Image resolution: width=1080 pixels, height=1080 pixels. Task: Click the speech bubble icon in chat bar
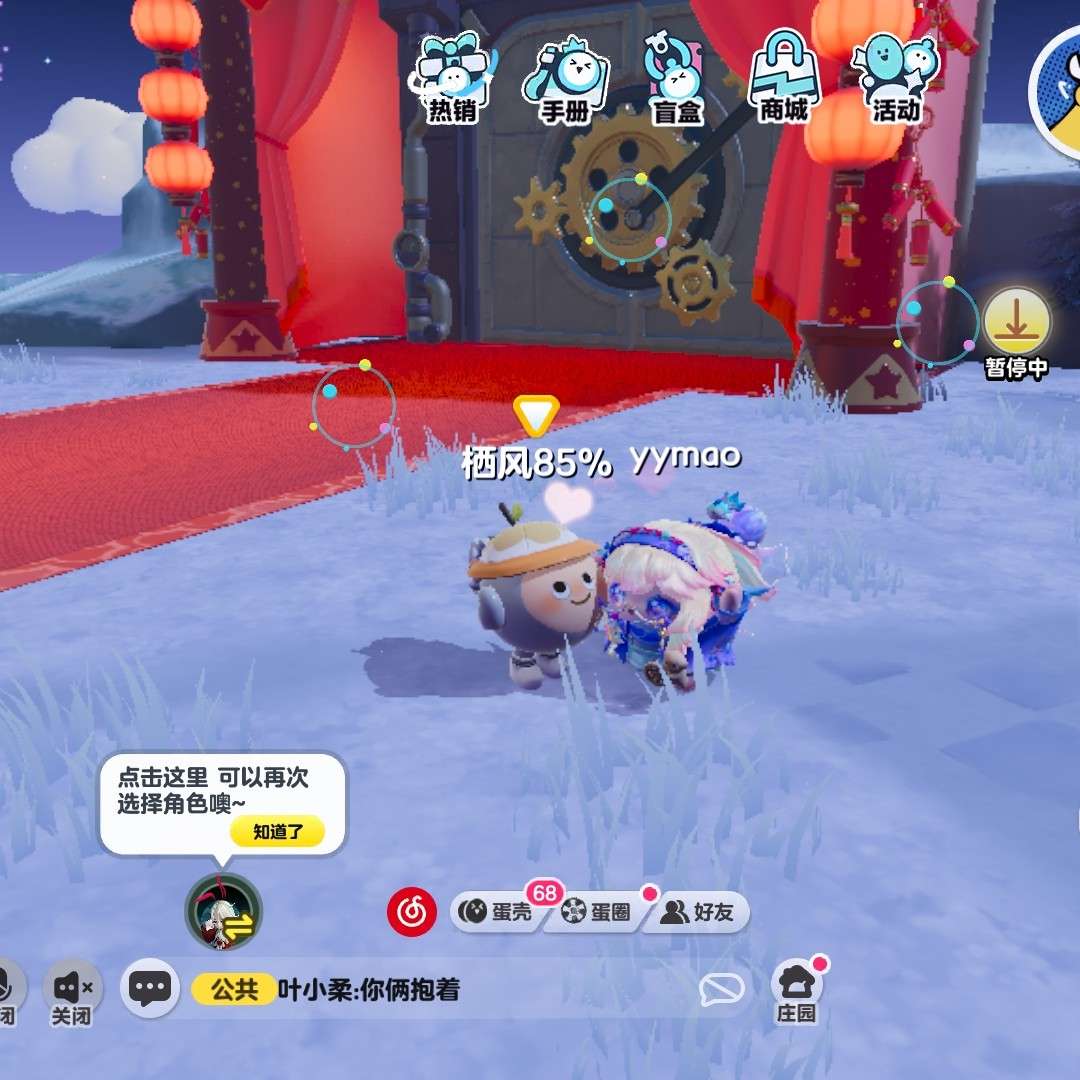(x=721, y=990)
